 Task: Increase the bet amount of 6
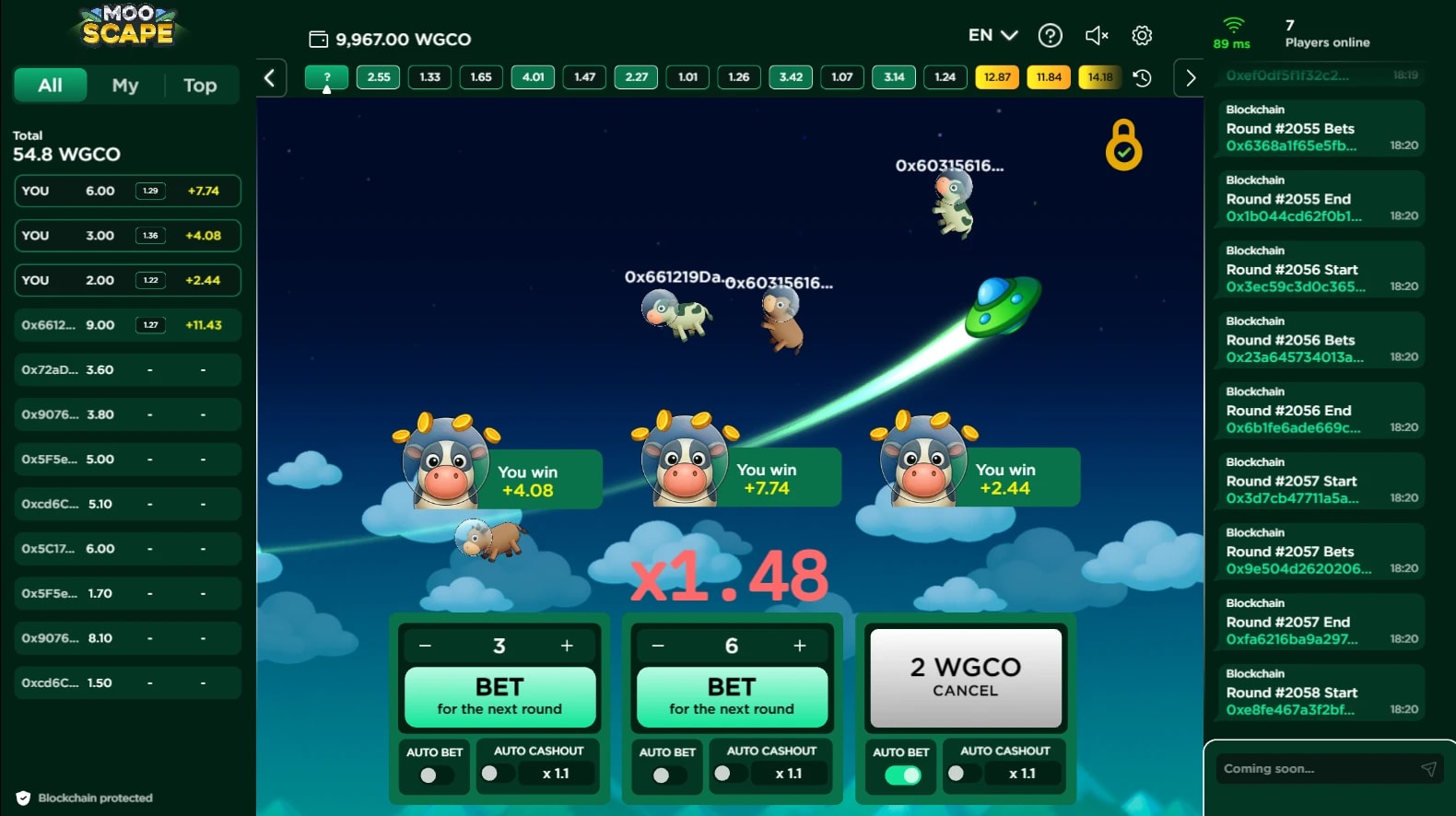[x=800, y=647]
